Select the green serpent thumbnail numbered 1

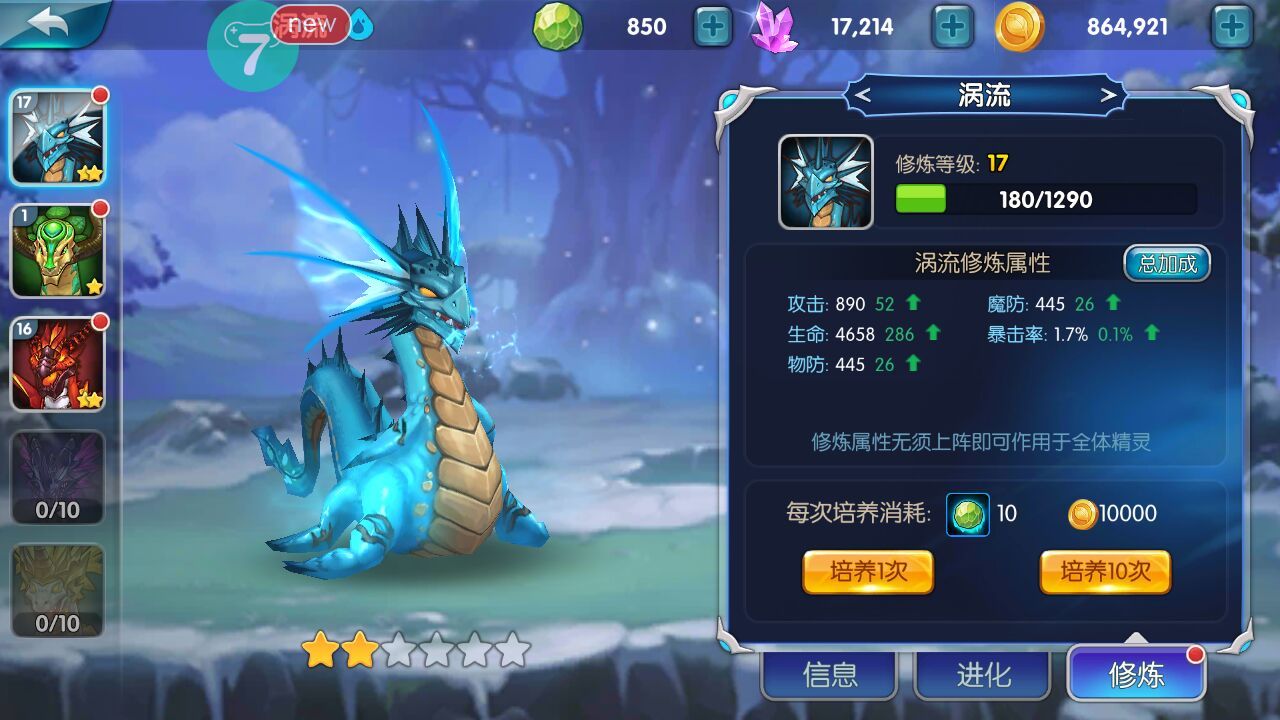(x=57, y=250)
